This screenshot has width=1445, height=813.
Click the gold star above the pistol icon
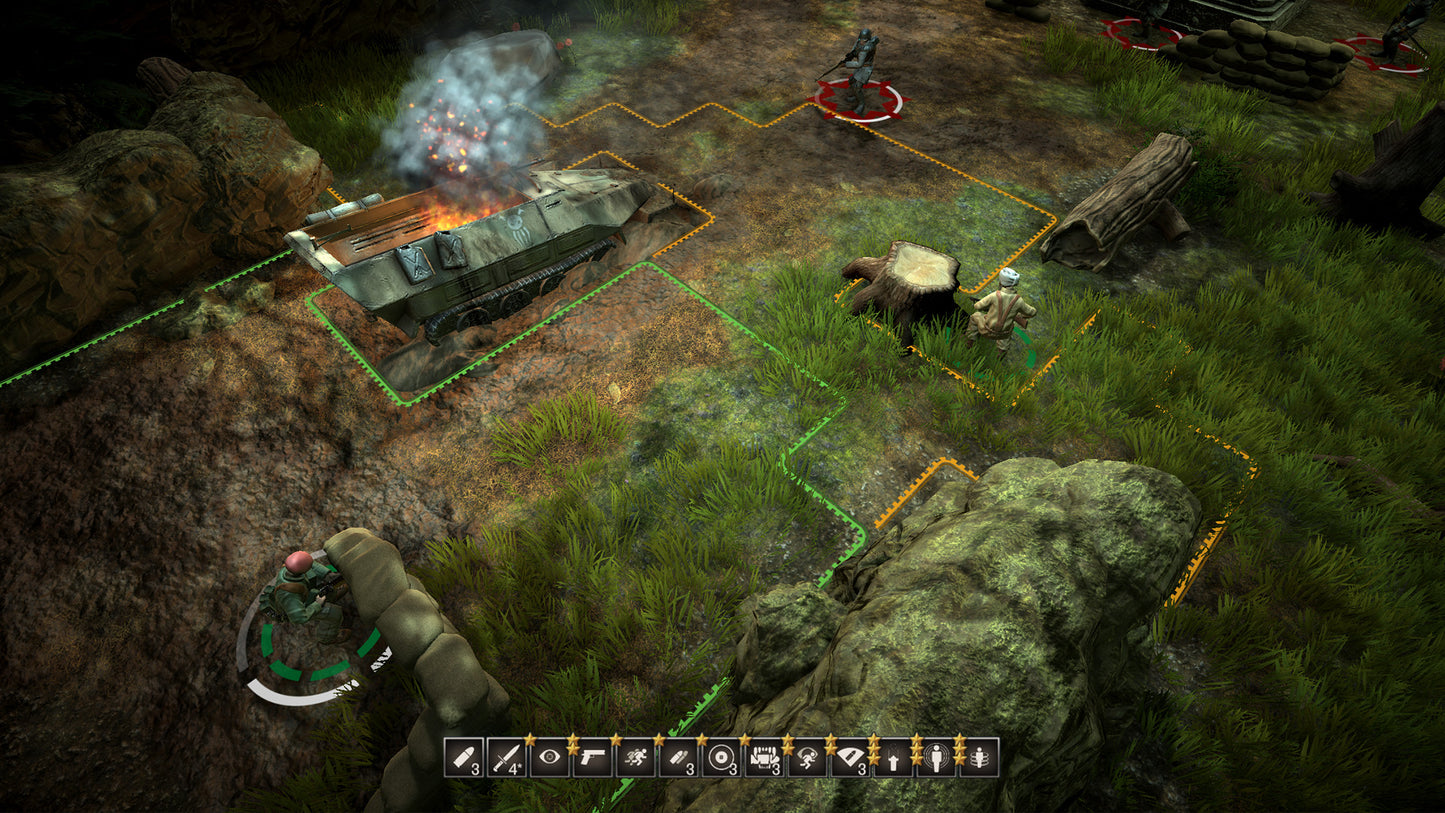(x=575, y=737)
